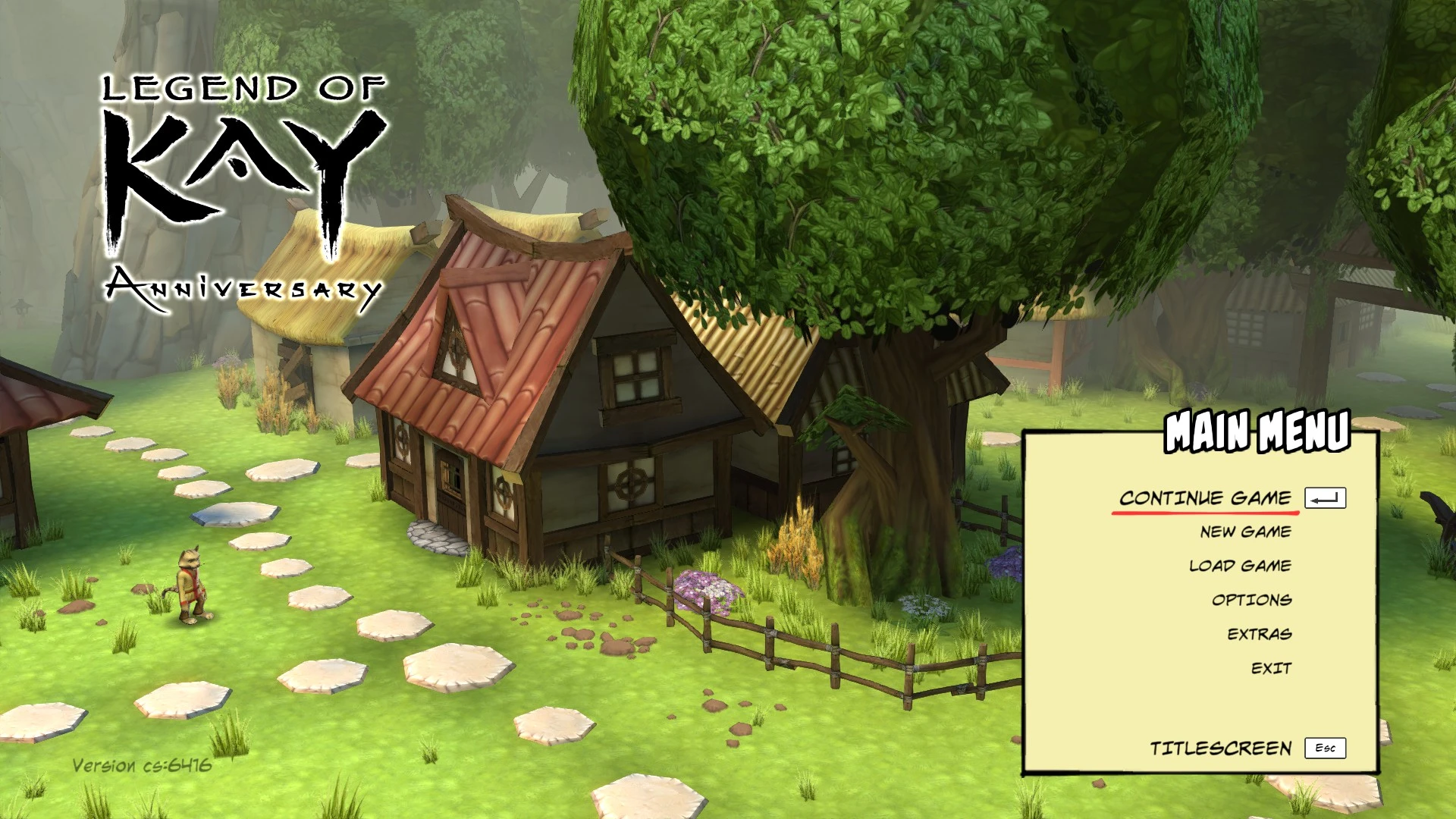1456x819 pixels.
Task: Open the Options menu entry
Action: (1251, 599)
